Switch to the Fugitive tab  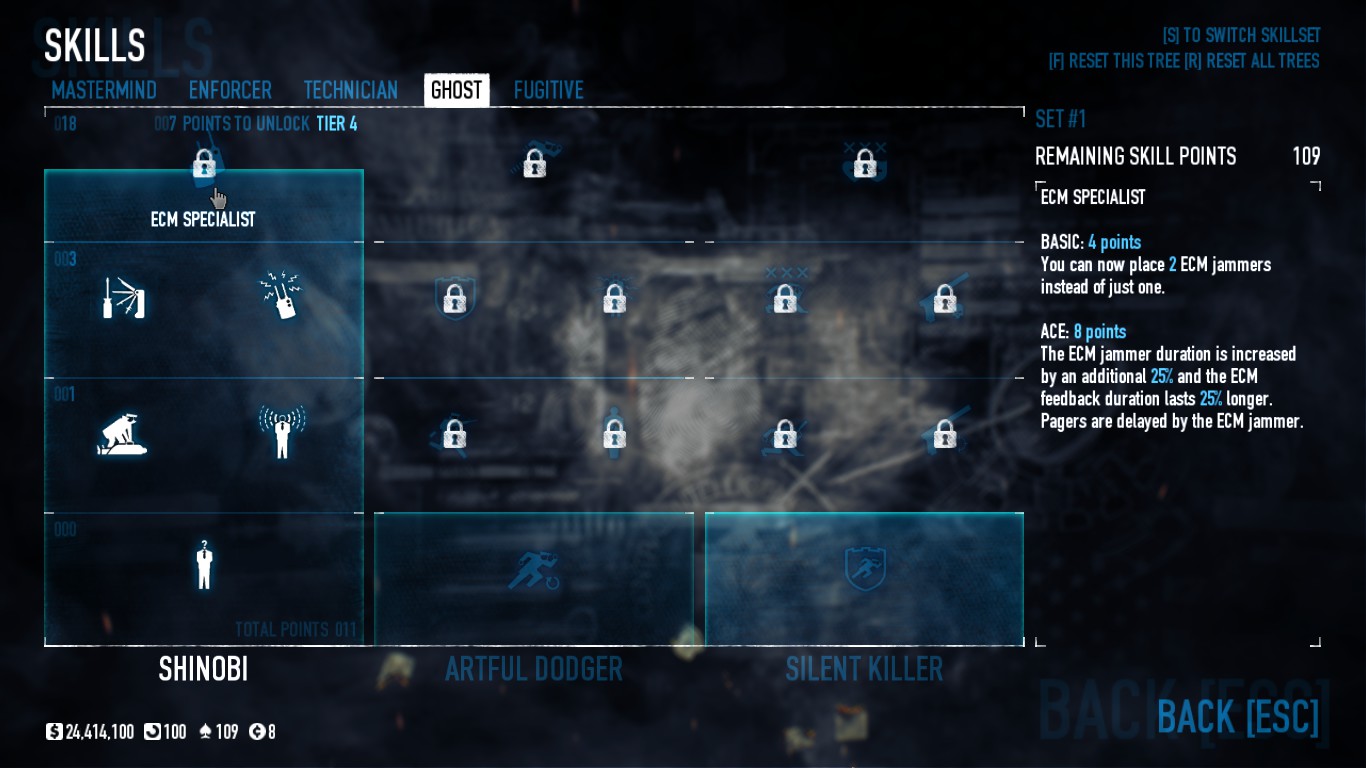click(548, 91)
